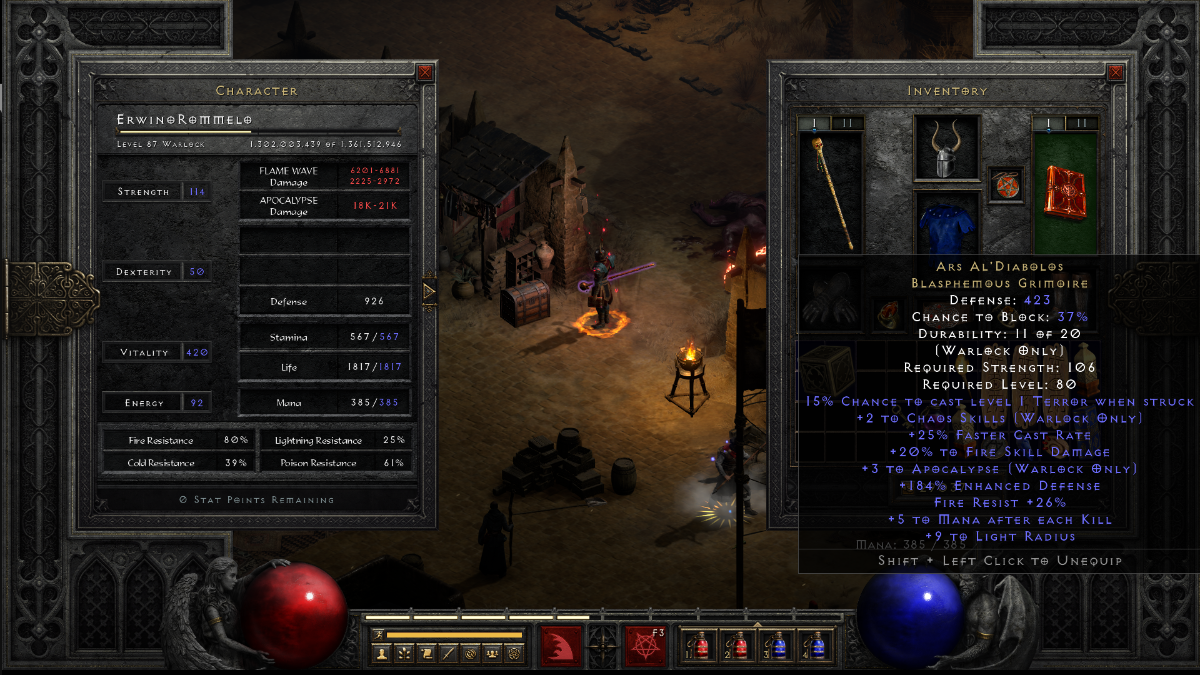
Task: Open character screen from the mini menu
Action: pos(381,653)
